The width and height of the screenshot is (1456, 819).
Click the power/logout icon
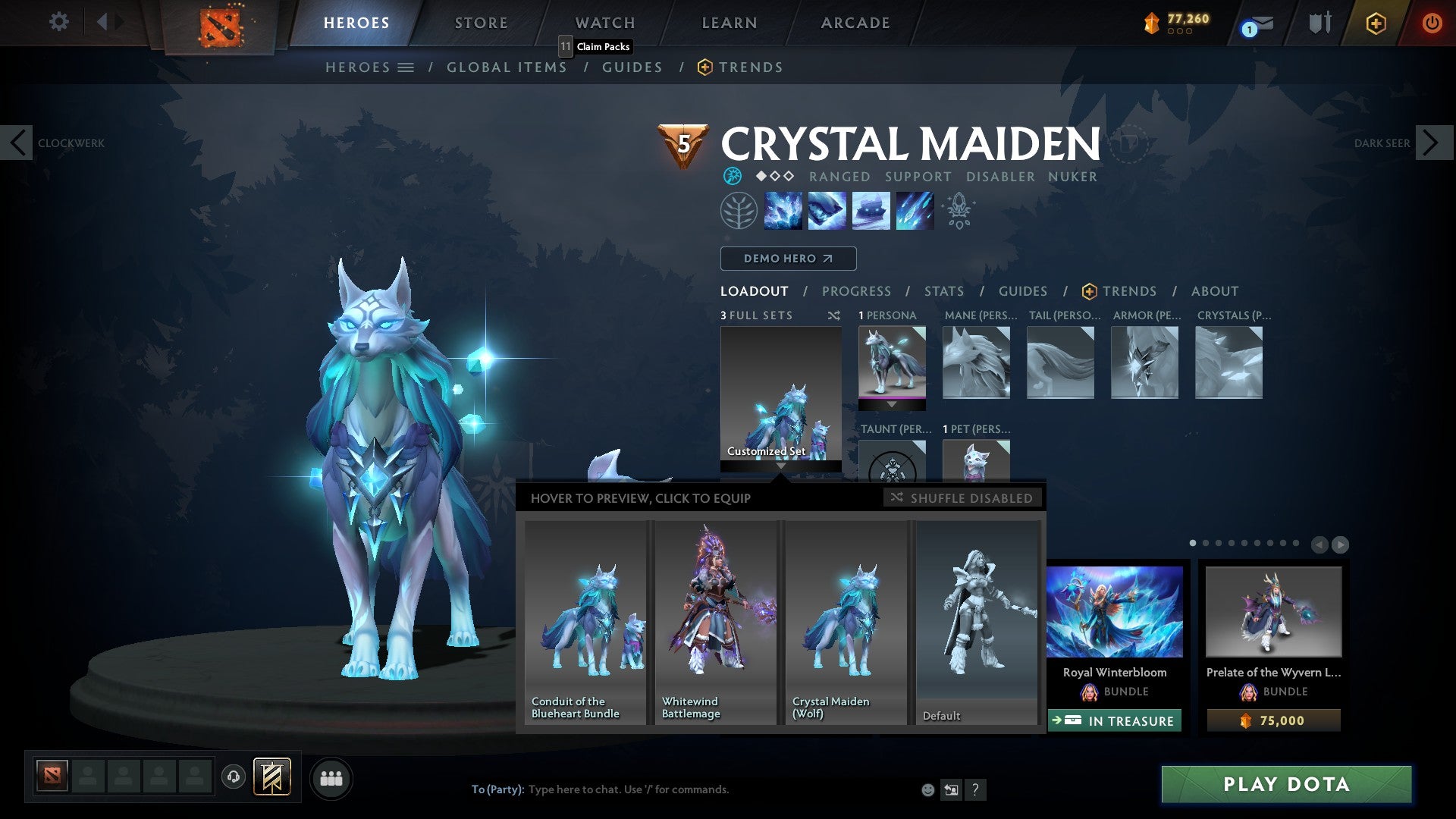[x=1433, y=23]
